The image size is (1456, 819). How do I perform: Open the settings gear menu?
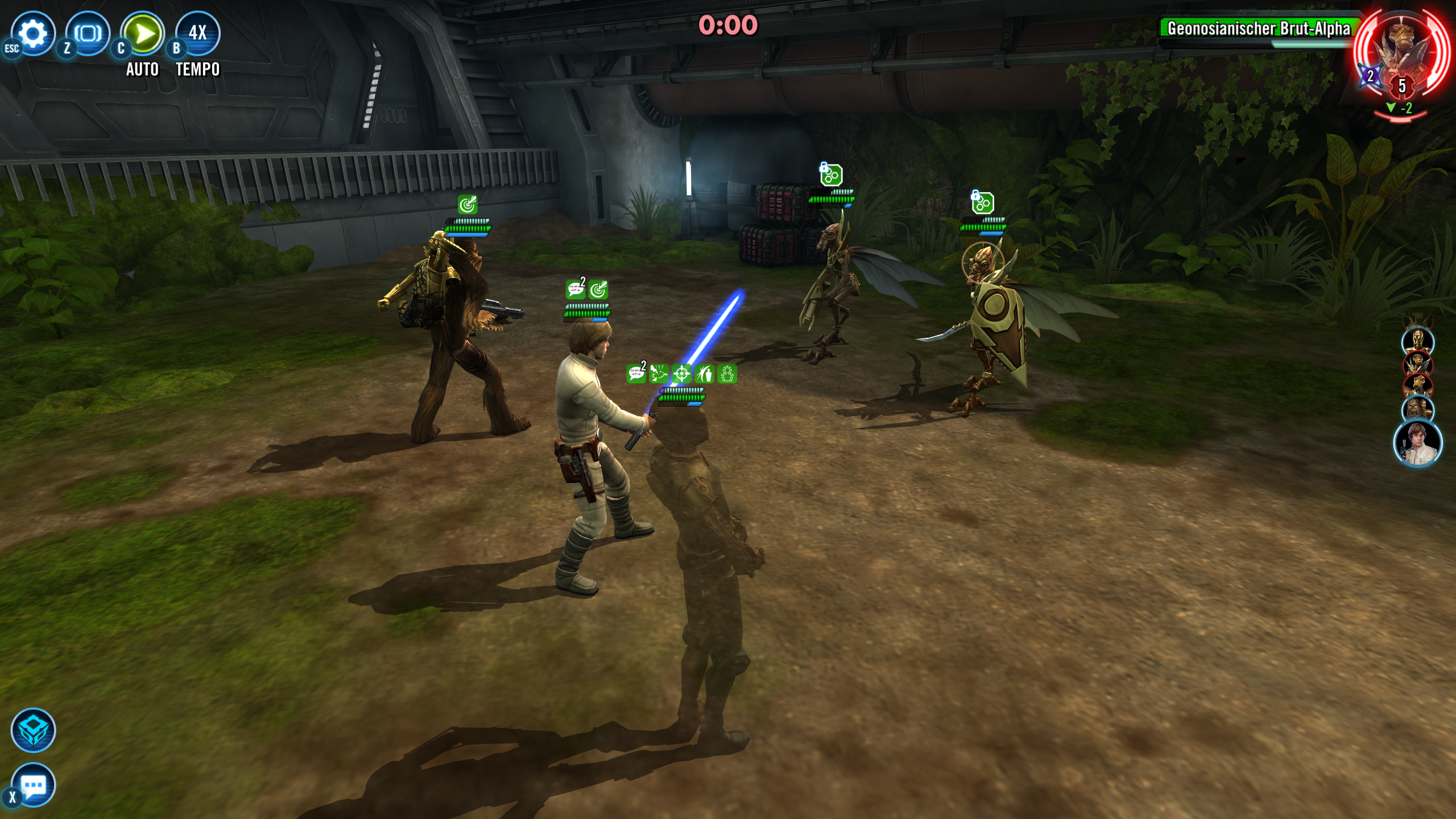click(33, 34)
